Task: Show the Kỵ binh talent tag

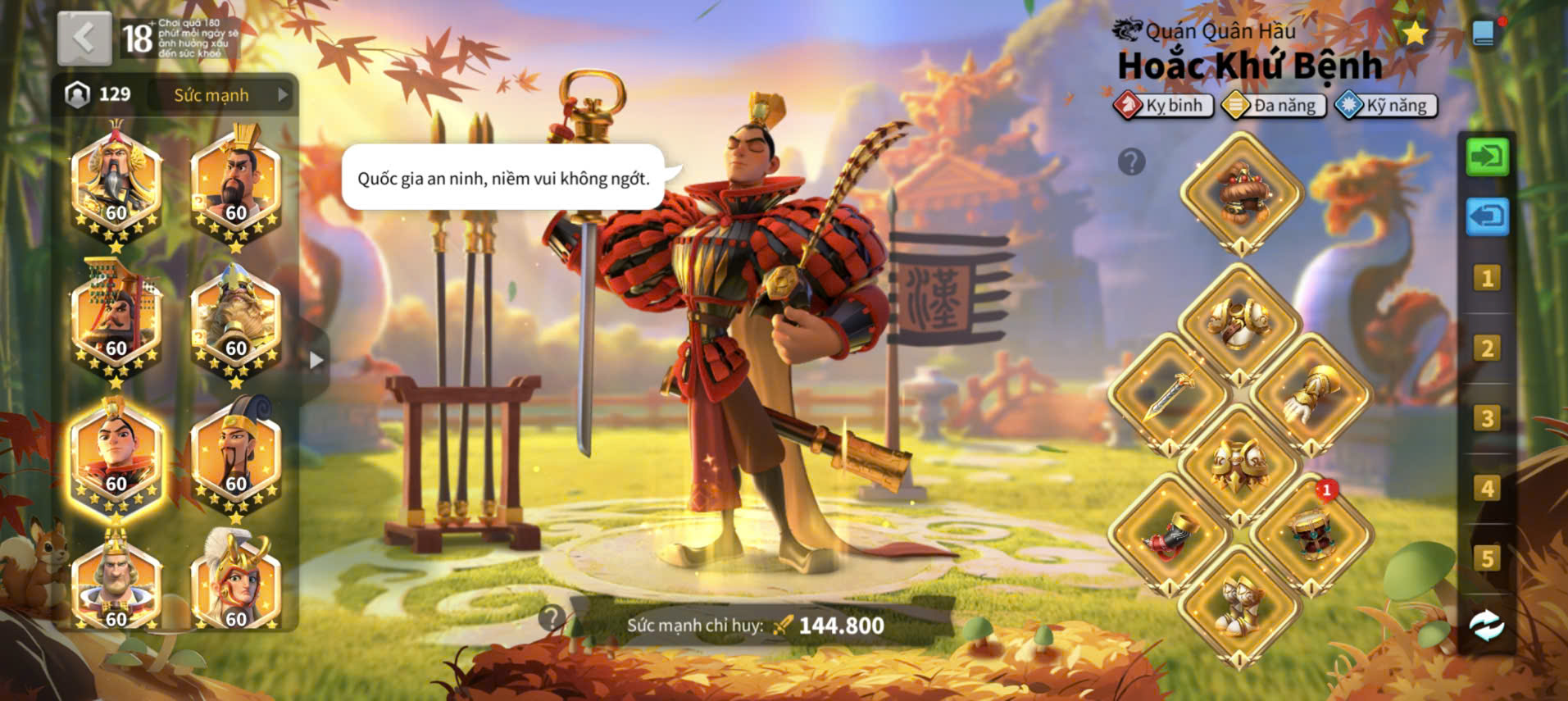Action: tap(1164, 106)
